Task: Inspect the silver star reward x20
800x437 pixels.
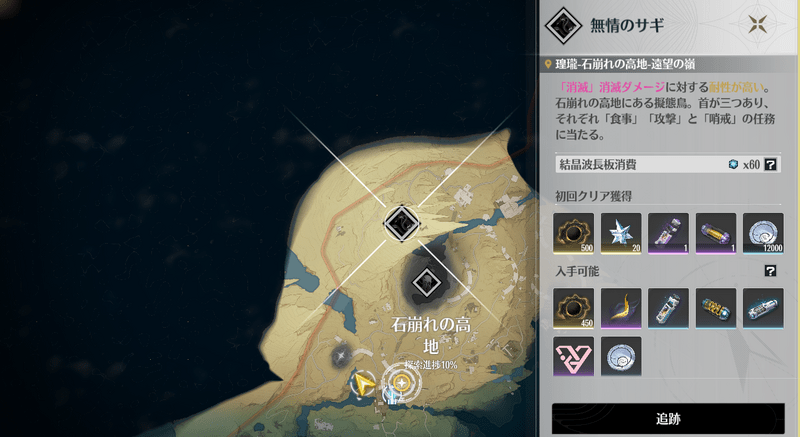Action: pos(620,232)
